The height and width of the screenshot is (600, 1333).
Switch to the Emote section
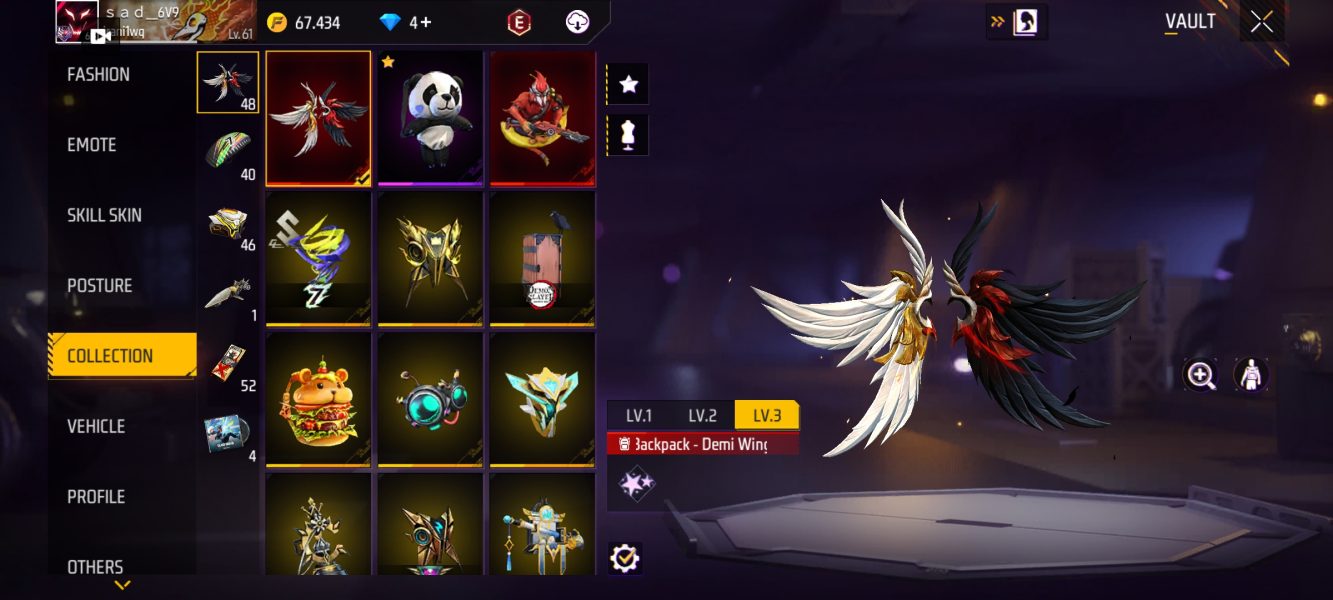tap(92, 145)
